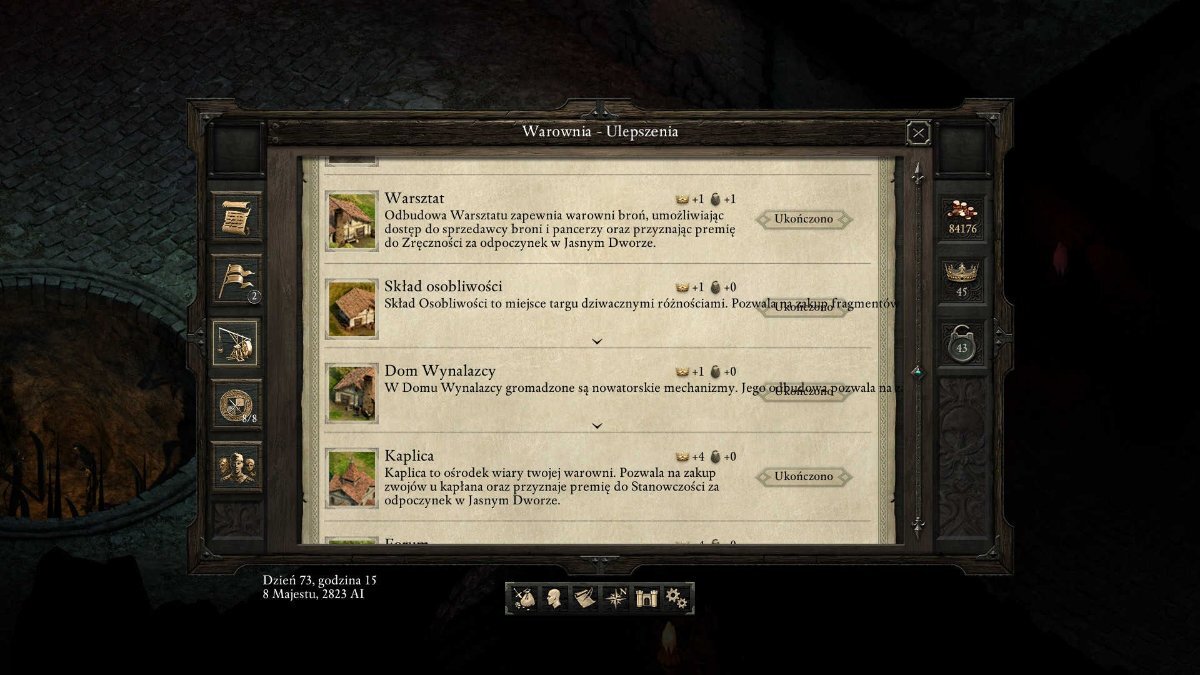Show the companions tab with three faces
Viewport: 1200px width, 675px height.
pos(237,466)
